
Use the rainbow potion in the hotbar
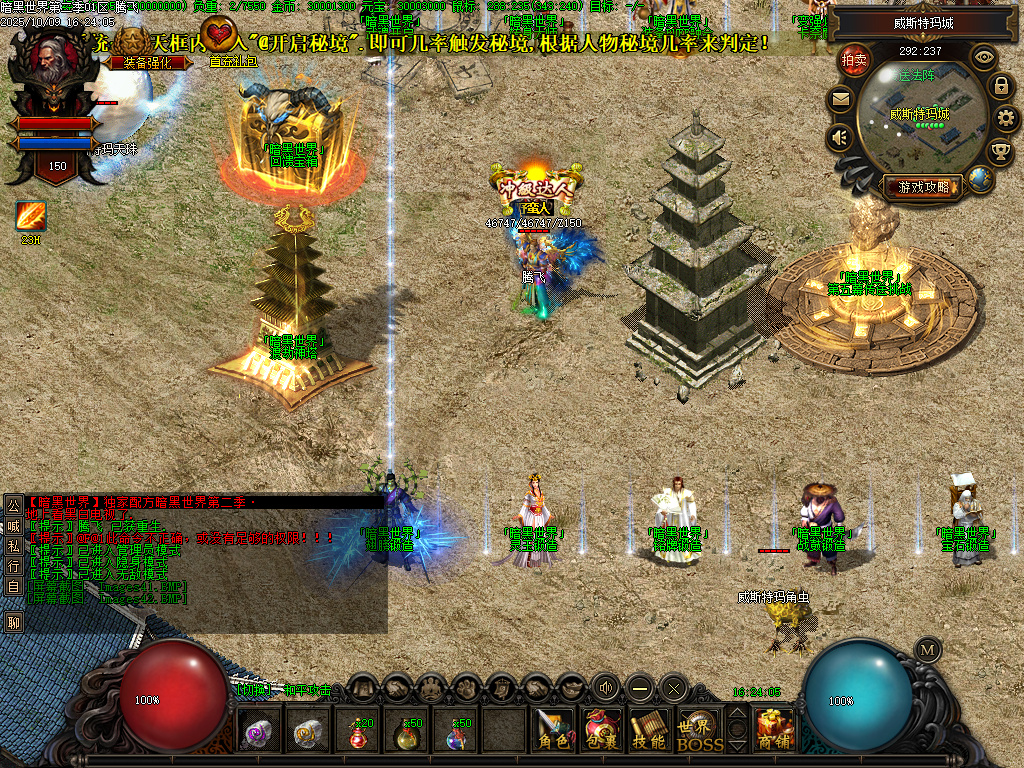point(456,733)
